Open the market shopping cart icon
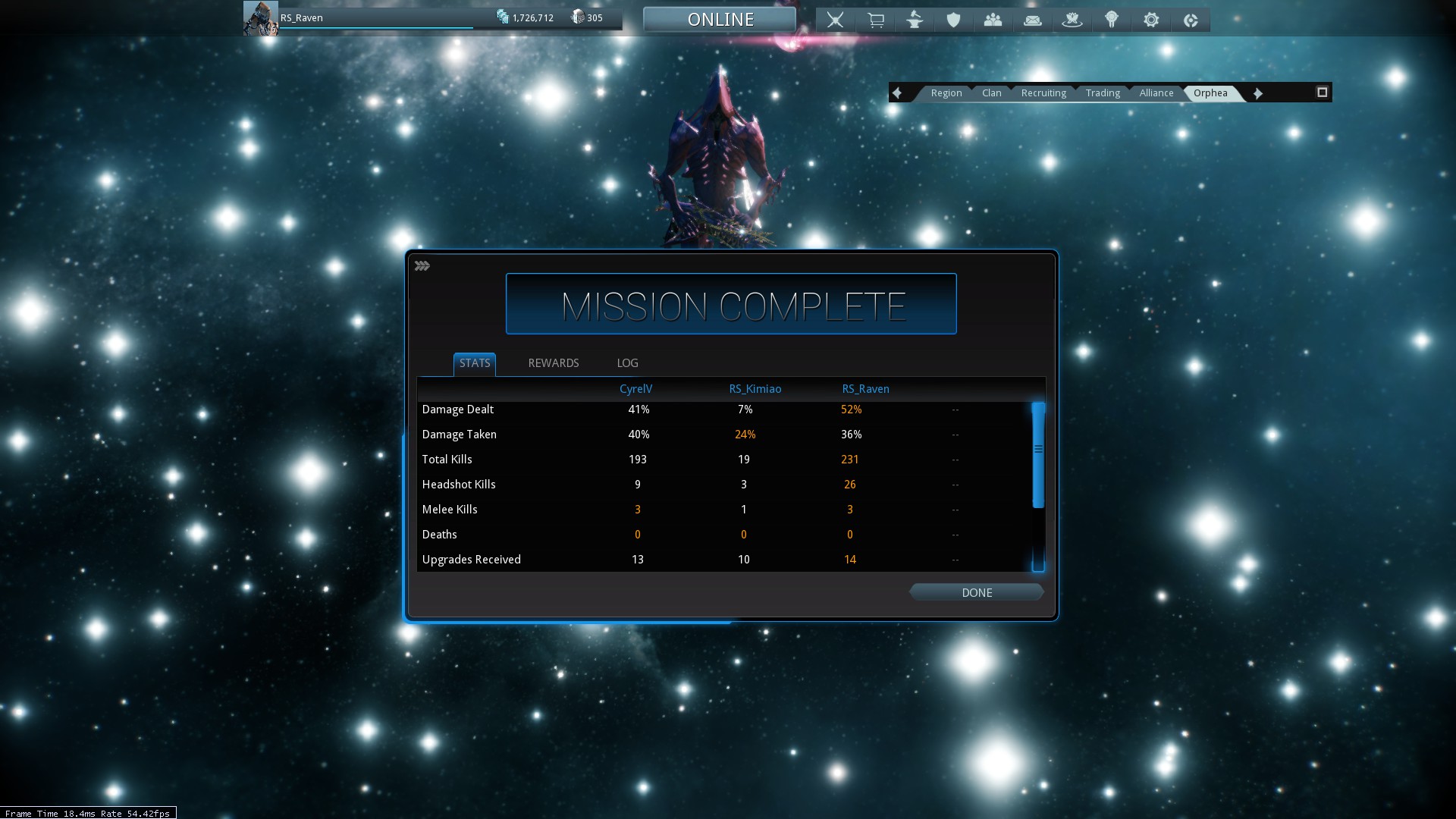1456x819 pixels. (x=875, y=20)
